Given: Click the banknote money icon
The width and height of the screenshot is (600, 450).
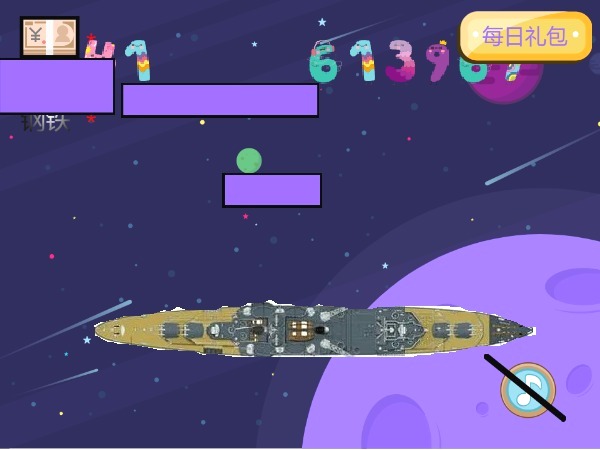Looking at the screenshot, I should [x=49, y=37].
